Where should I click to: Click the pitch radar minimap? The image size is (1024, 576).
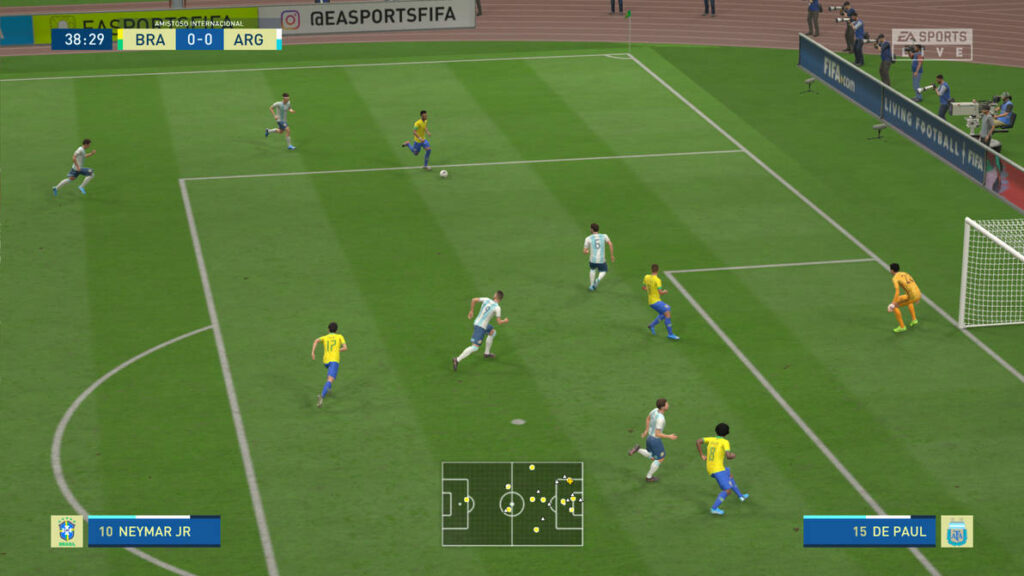pyautogui.click(x=512, y=504)
